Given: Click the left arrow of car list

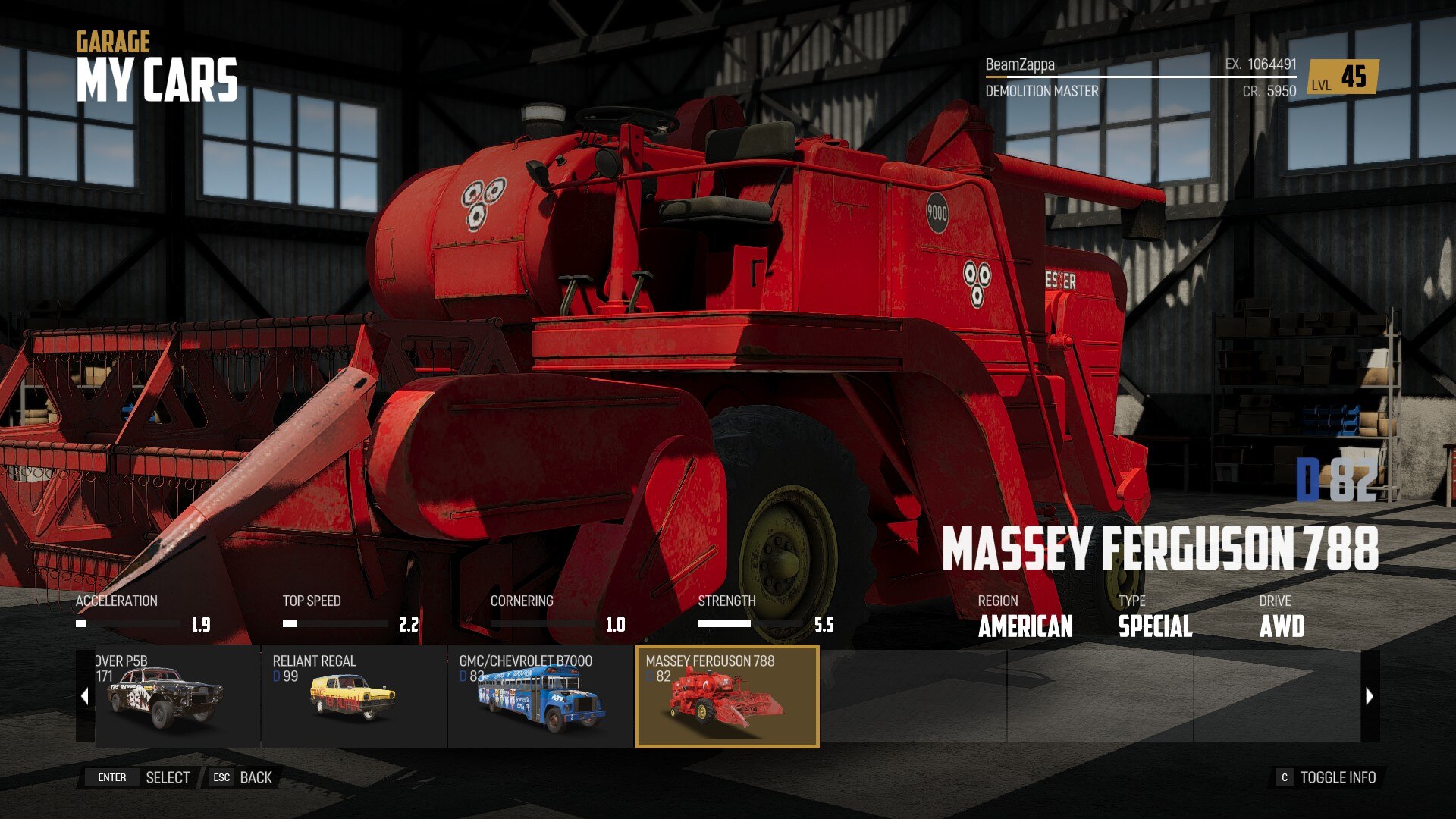Looking at the screenshot, I should [85, 696].
